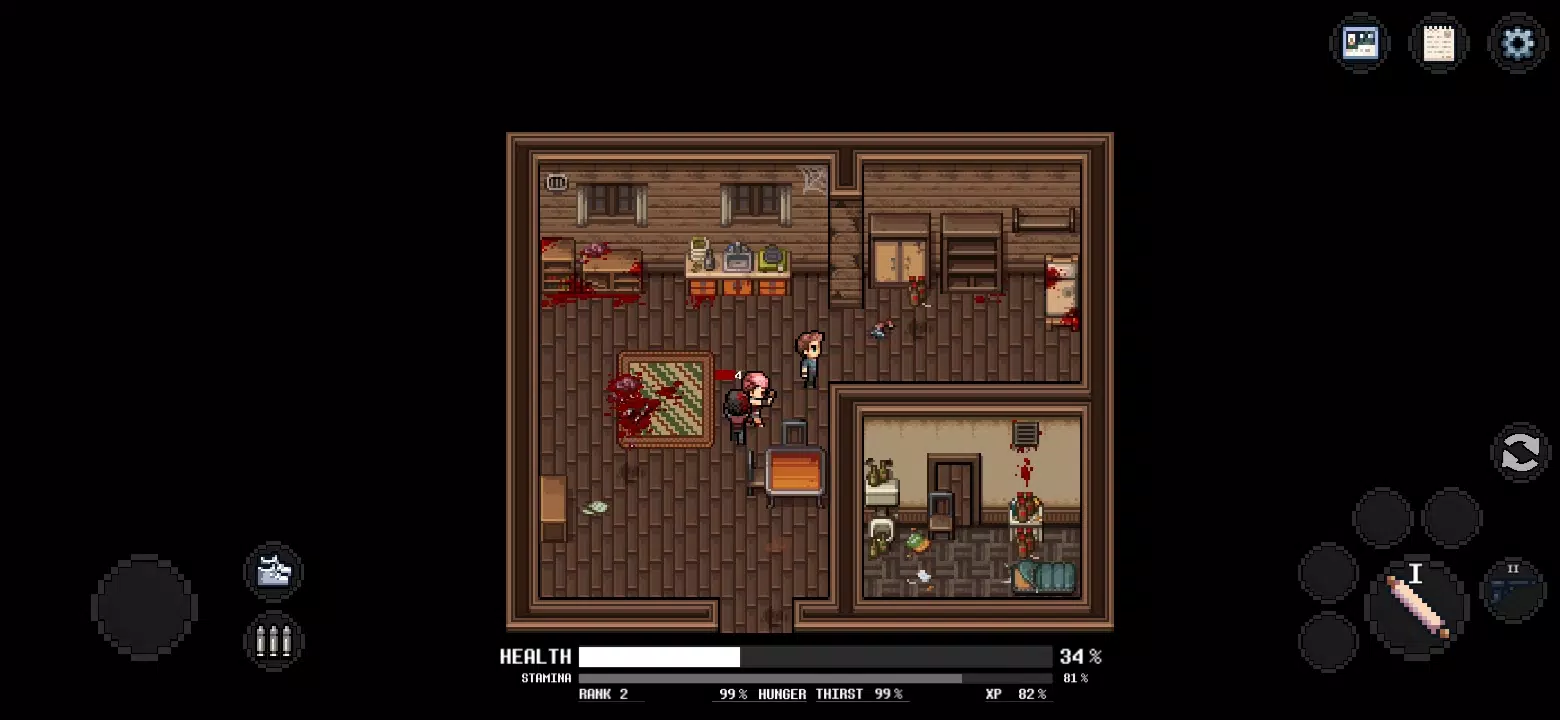This screenshot has height=720, width=1560.
Task: Switch to the pistol in slot II
Action: (x=1512, y=590)
